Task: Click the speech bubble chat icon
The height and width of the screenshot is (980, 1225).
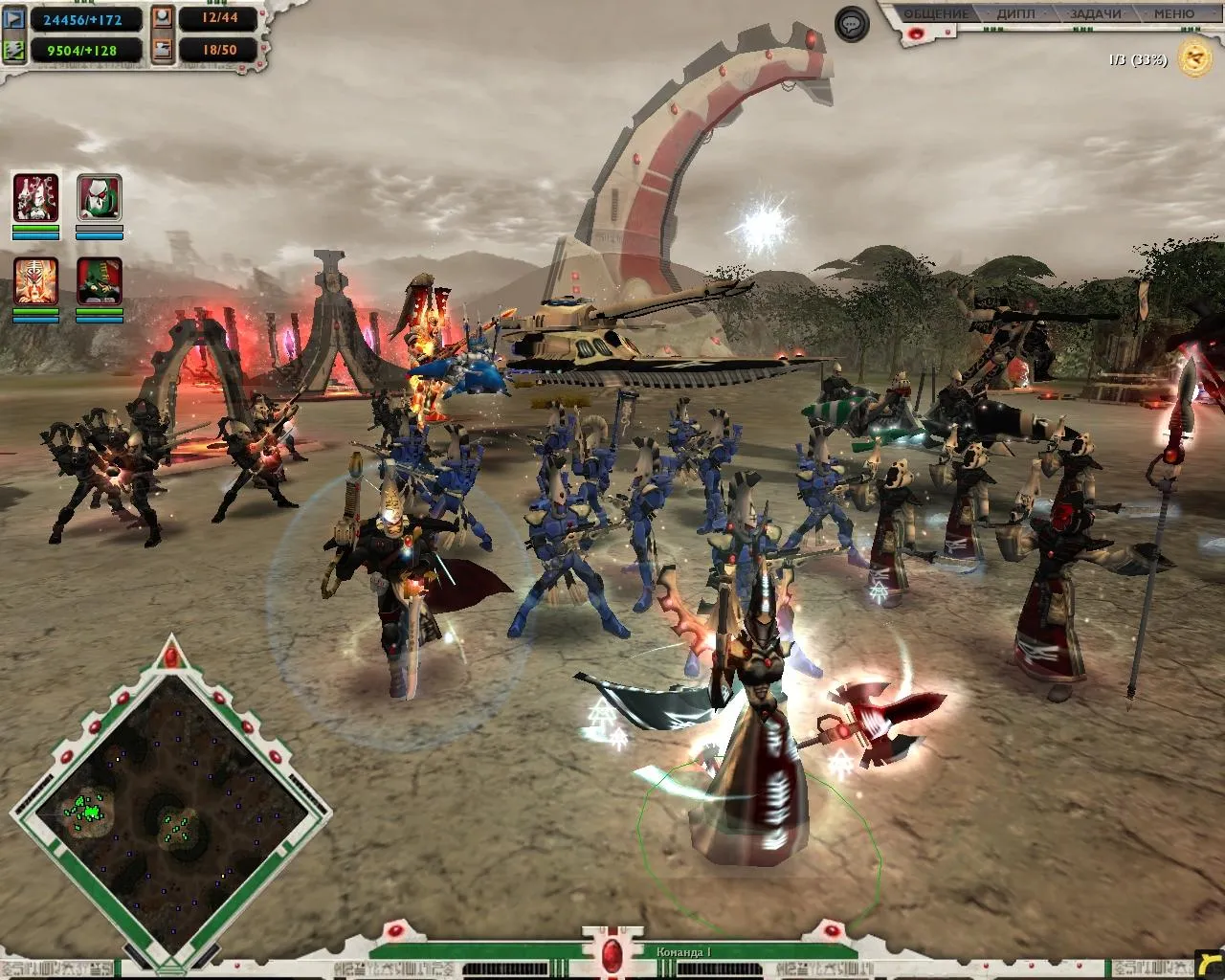Action: pos(852,24)
